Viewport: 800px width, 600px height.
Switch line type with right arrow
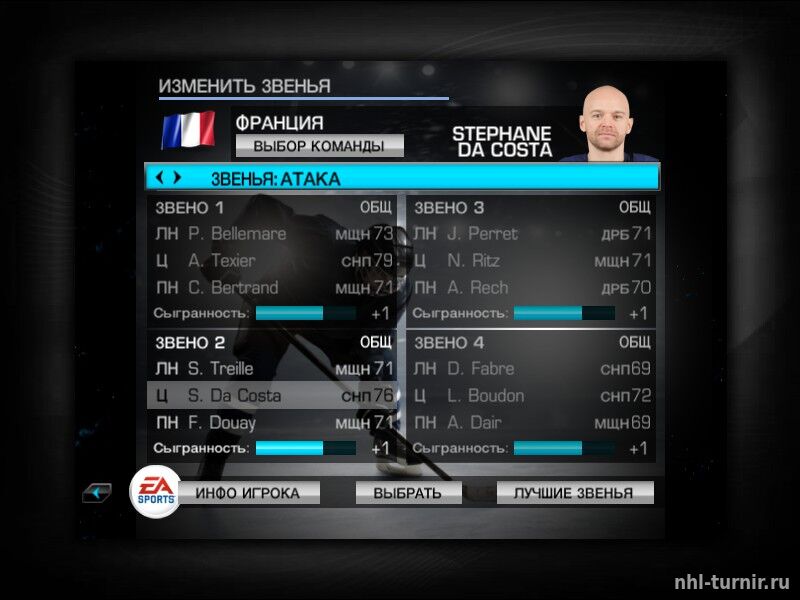point(177,178)
